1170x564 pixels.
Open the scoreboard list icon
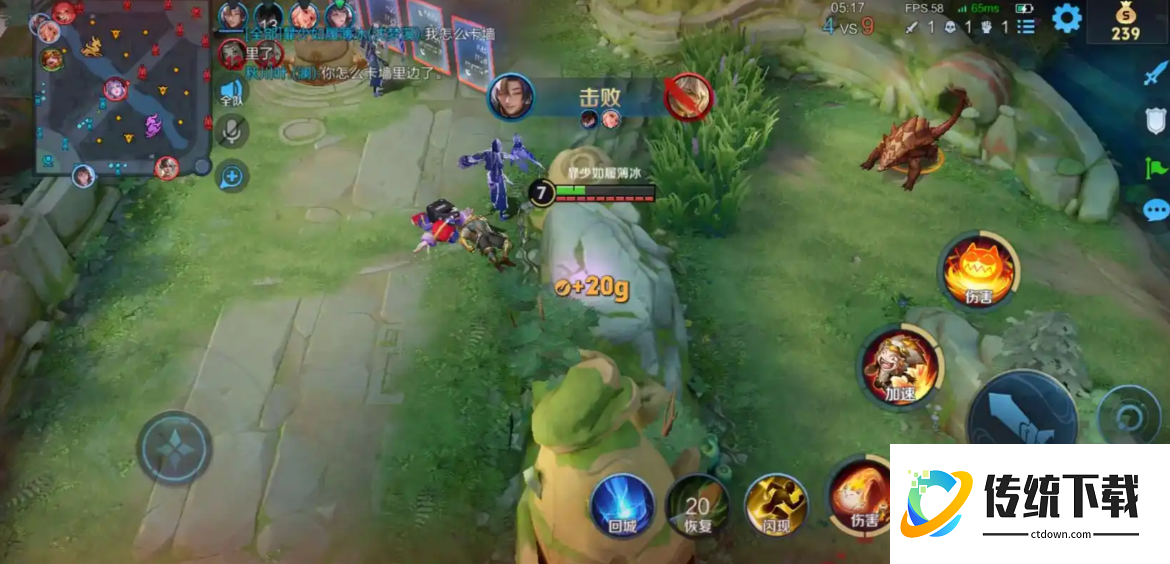pos(1027,27)
